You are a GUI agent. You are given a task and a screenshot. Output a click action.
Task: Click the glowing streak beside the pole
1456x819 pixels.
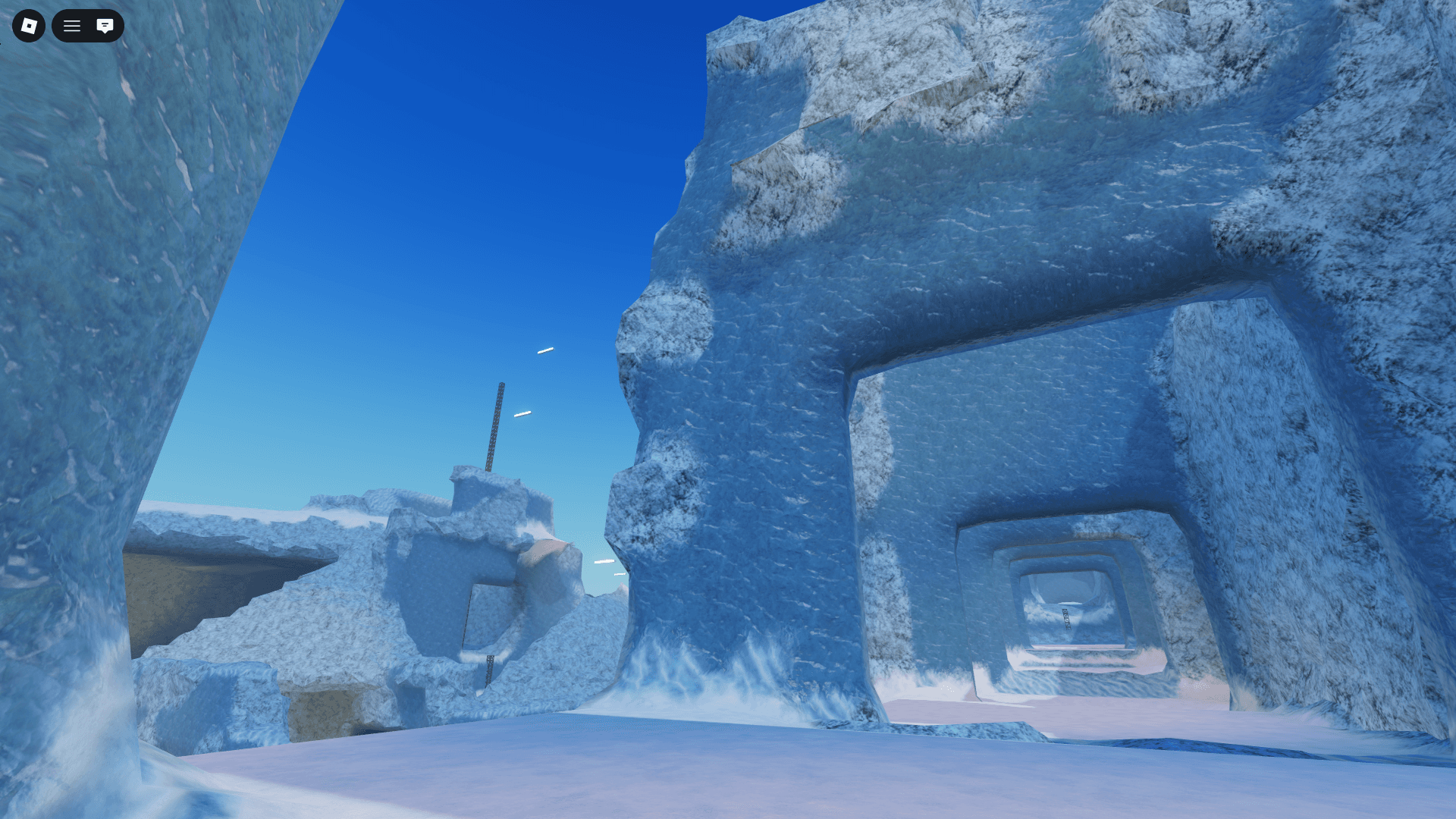523,412
